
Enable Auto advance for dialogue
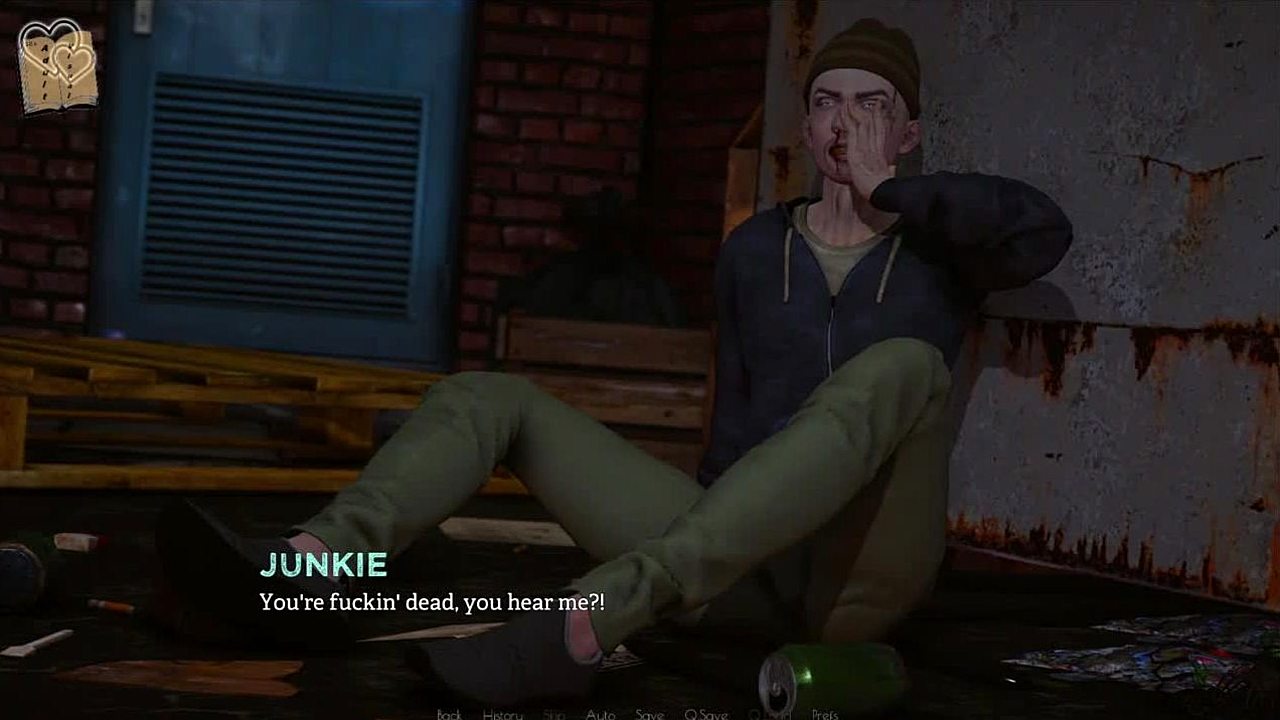(x=600, y=714)
